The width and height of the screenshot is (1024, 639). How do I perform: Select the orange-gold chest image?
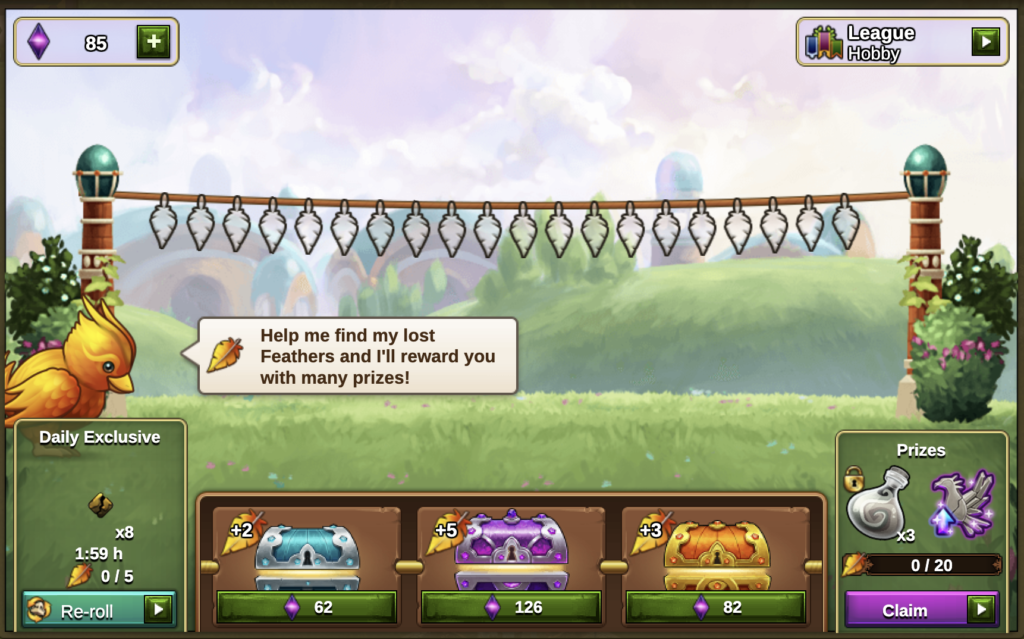(717, 554)
